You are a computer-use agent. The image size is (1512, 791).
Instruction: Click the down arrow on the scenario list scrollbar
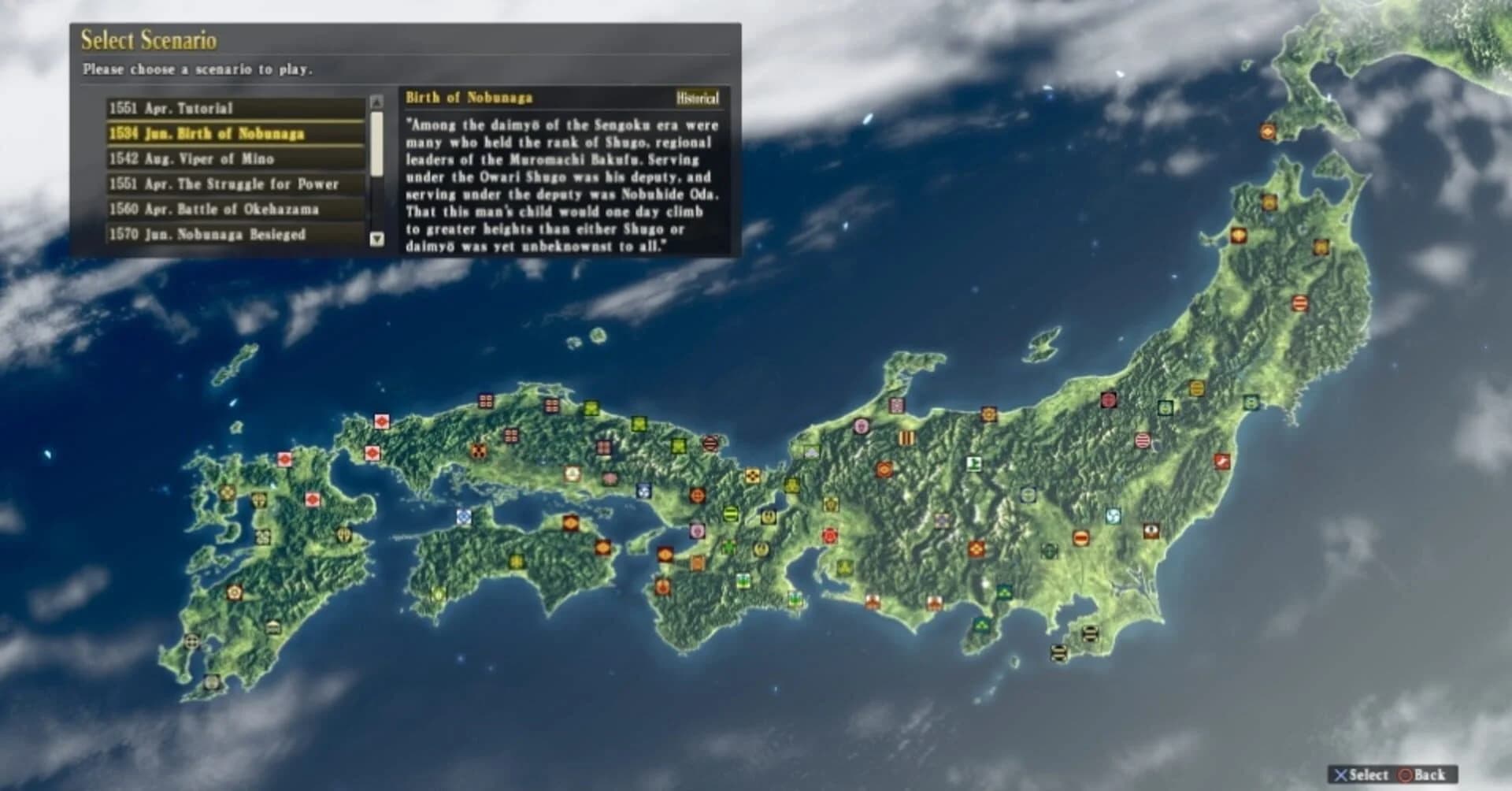pyautogui.click(x=376, y=237)
